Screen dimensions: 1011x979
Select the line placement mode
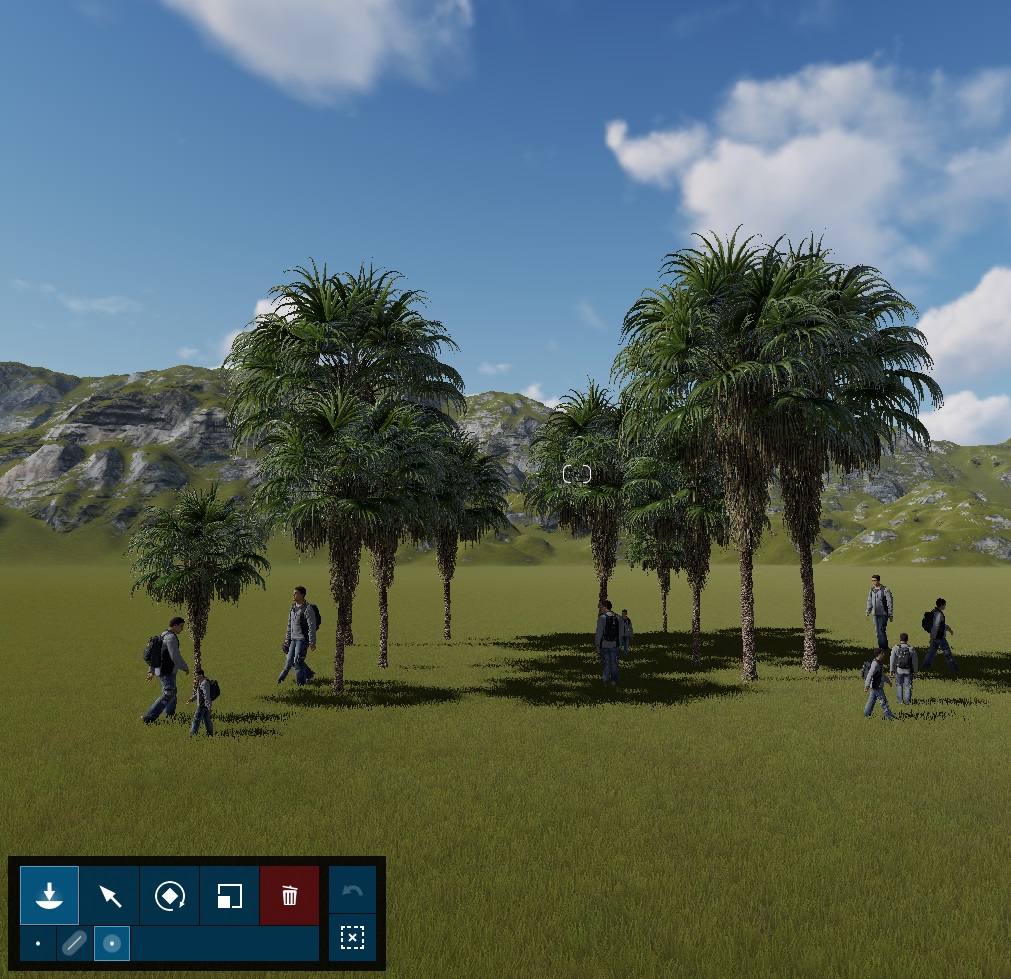pos(74,943)
